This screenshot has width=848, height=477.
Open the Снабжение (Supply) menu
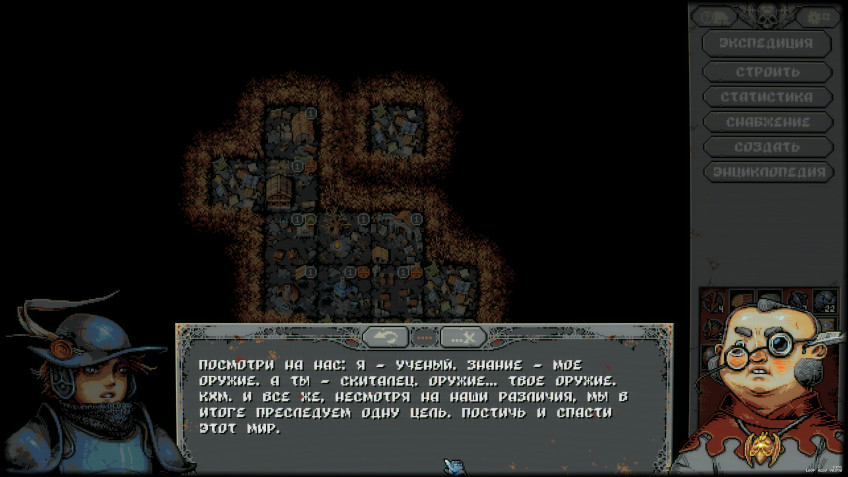(767, 122)
